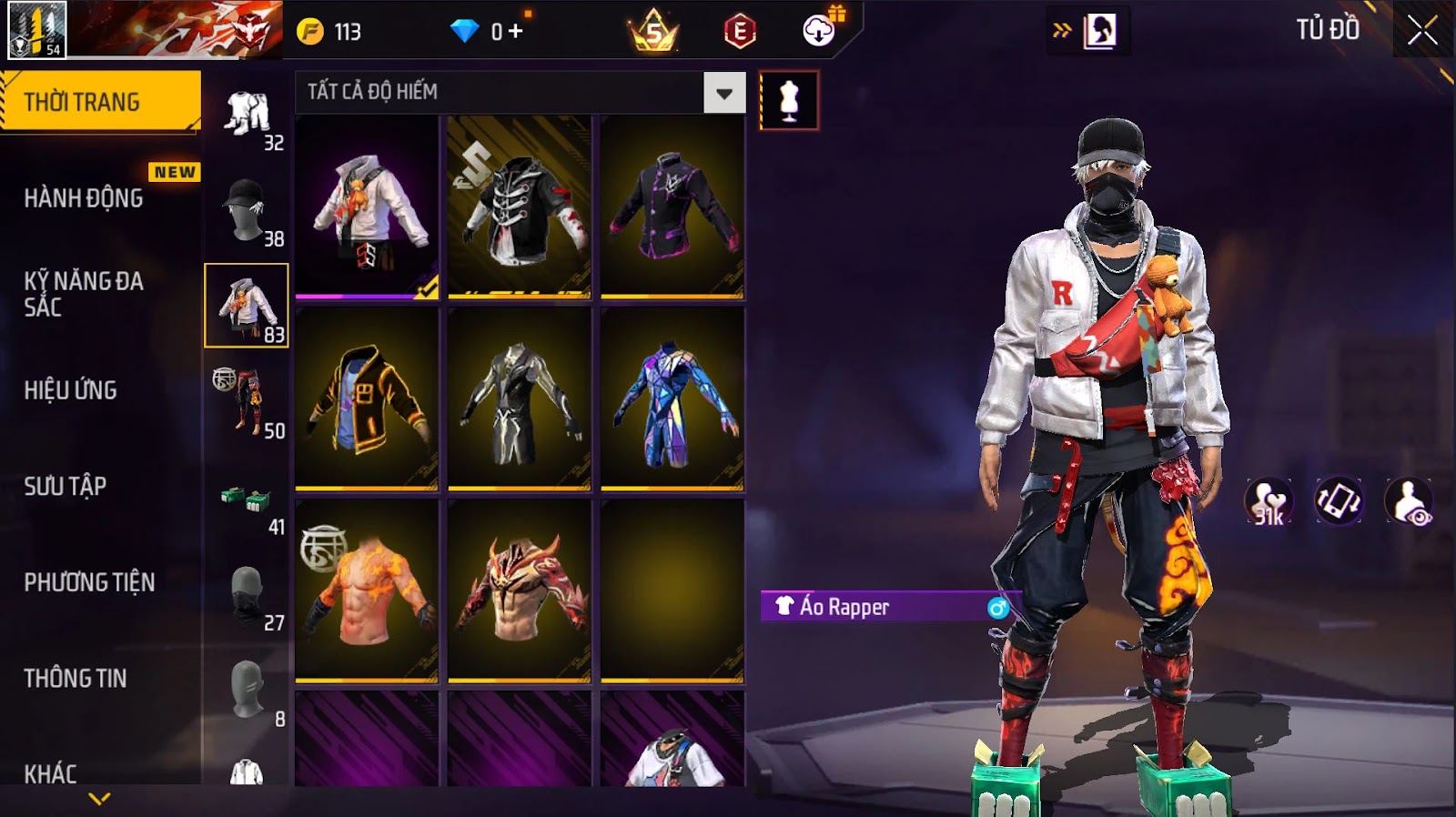Open the Tất Cả Độ Hiếm rarity dropdown
Image resolution: width=1456 pixels, height=817 pixels.
(x=724, y=93)
